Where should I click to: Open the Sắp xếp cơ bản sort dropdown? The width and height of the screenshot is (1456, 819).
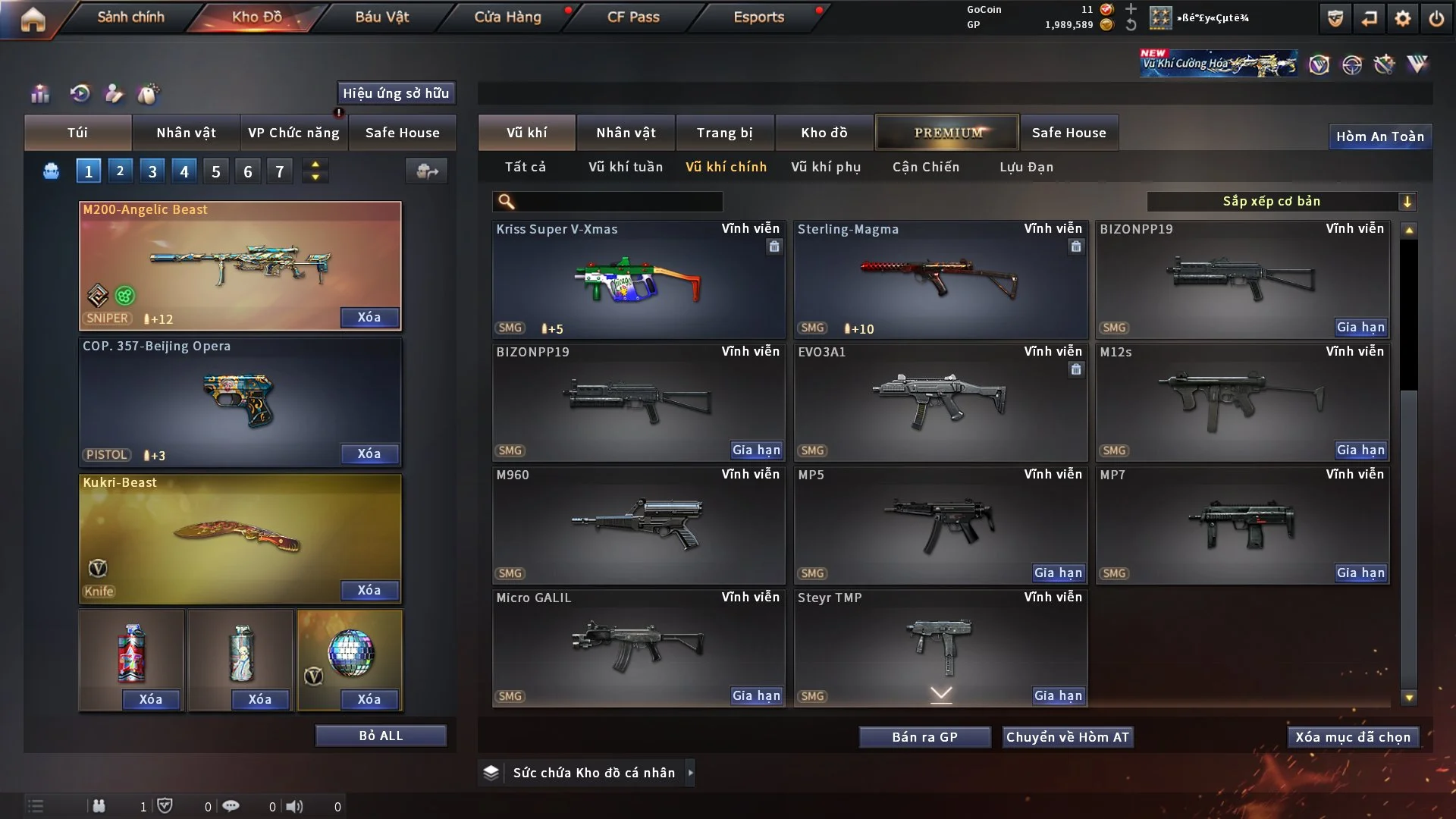pyautogui.click(x=1281, y=201)
